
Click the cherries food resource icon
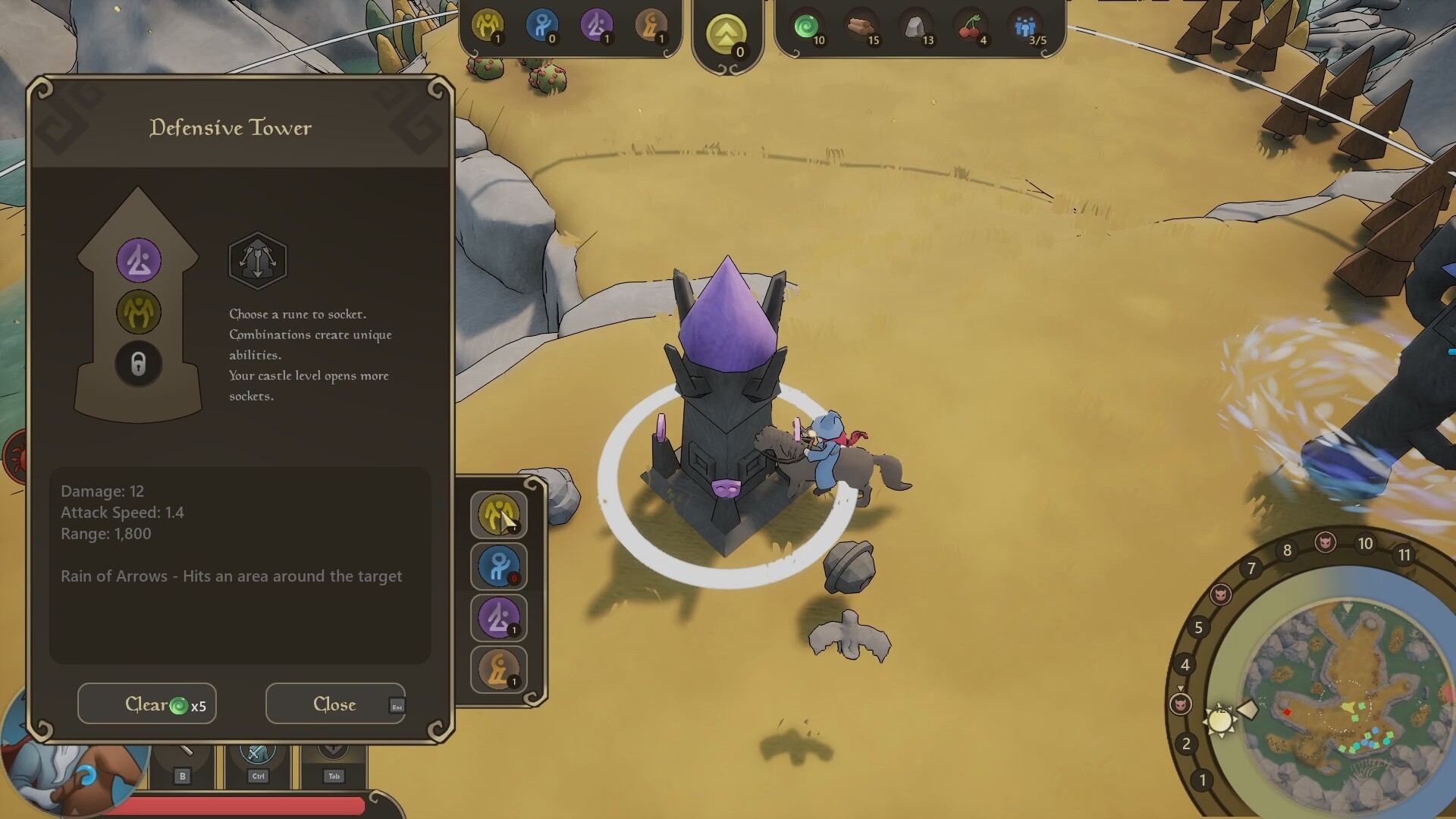pos(970,27)
